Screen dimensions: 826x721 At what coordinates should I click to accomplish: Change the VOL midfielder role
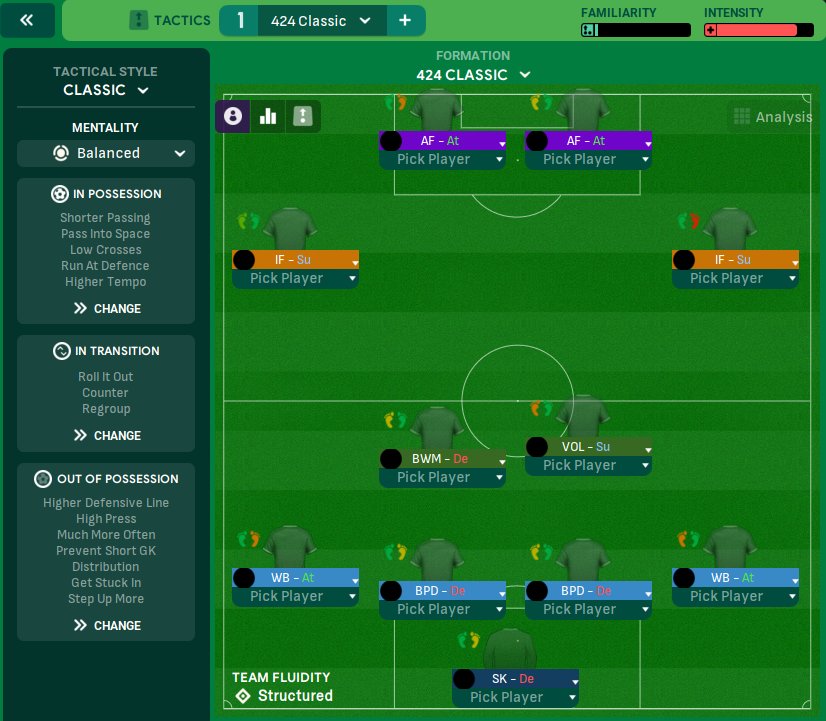588,447
